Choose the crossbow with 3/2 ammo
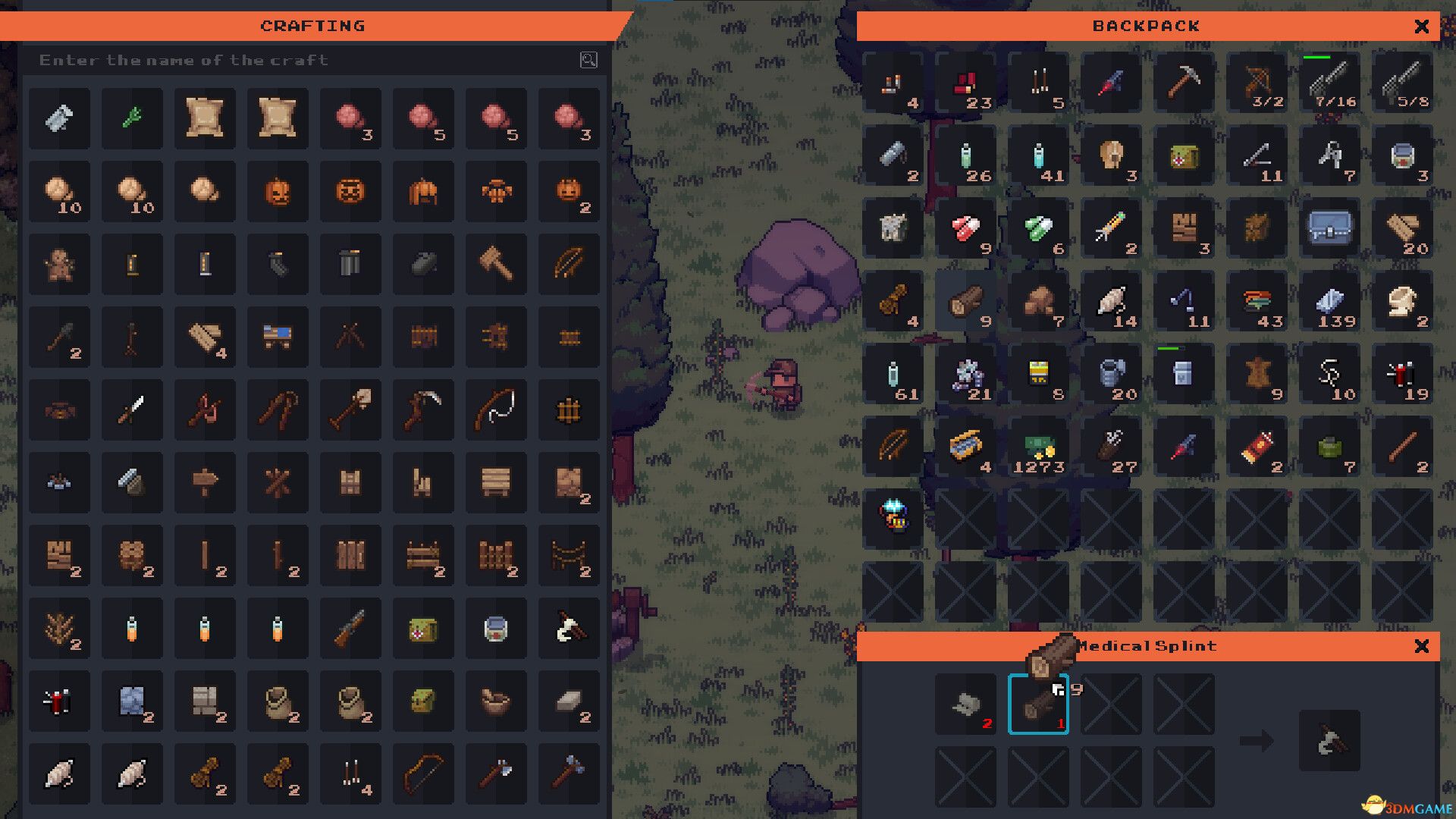Screen dimensions: 1456x819 pos(1257,82)
